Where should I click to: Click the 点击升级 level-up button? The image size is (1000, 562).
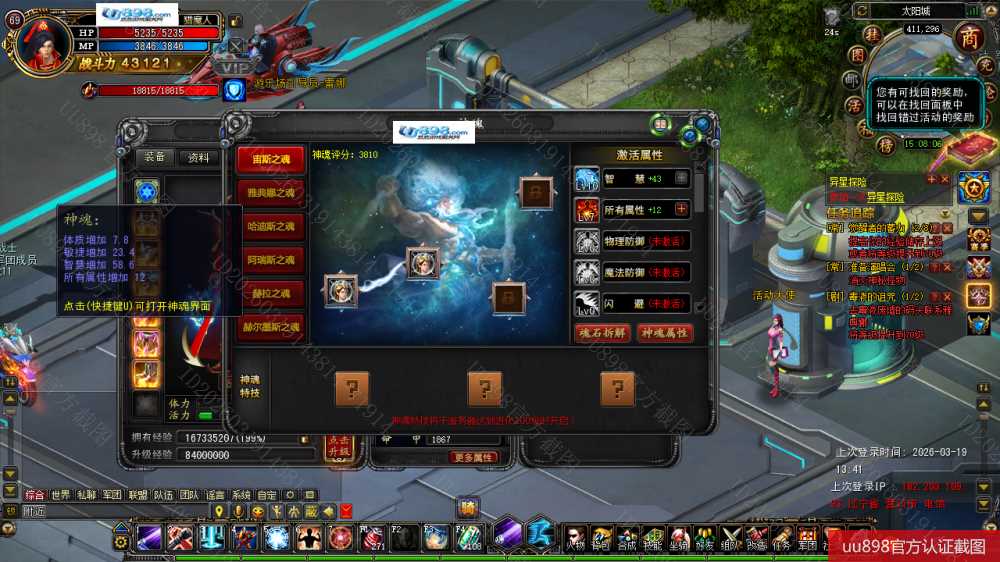click(337, 447)
